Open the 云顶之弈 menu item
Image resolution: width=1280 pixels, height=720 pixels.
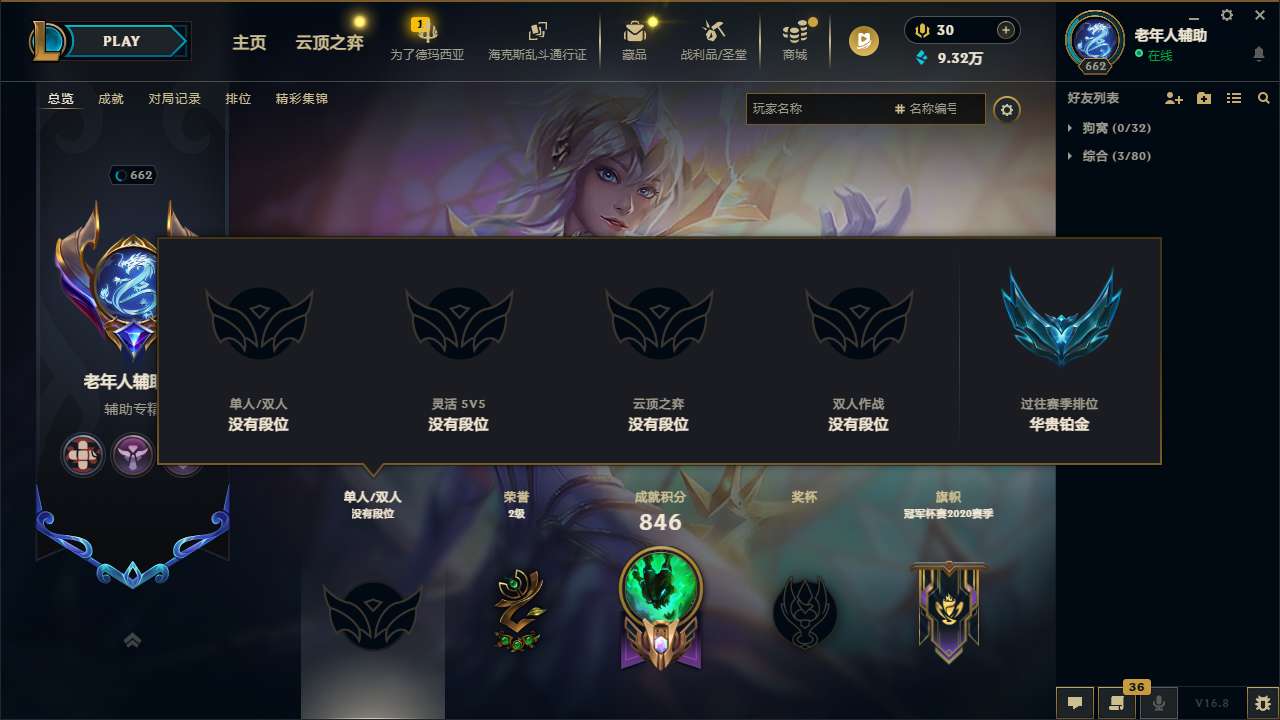click(x=328, y=43)
